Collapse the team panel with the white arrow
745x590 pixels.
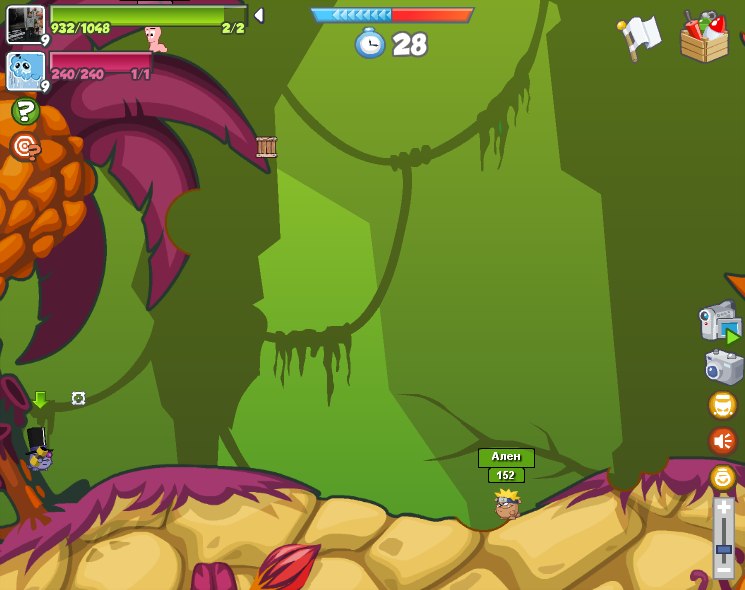(259, 15)
